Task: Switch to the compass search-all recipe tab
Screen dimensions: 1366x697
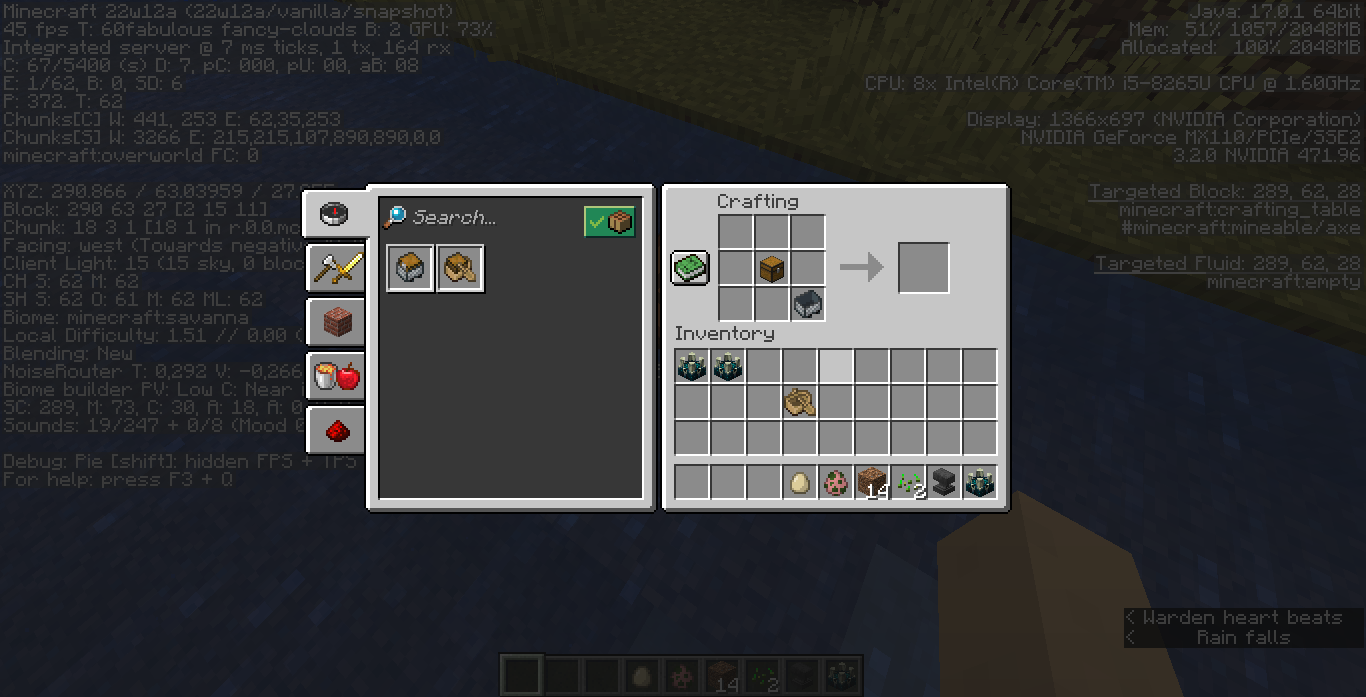Action: click(x=334, y=213)
